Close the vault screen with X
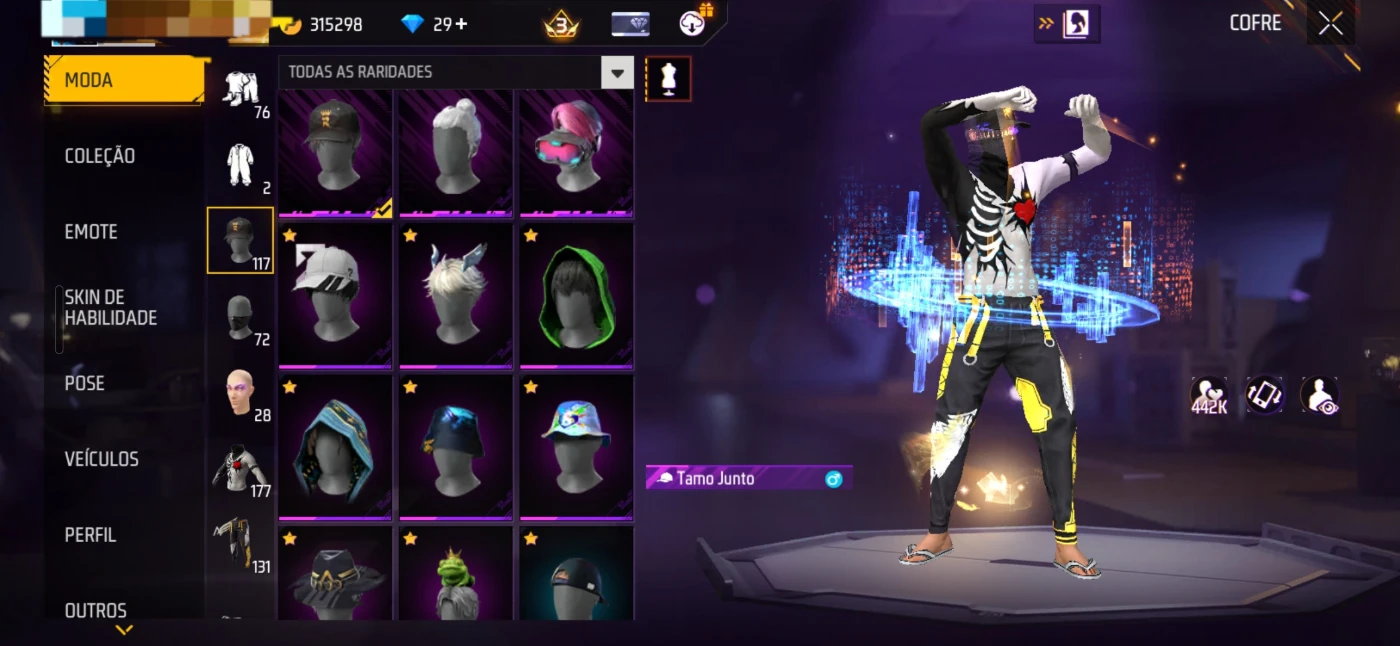1400x646 pixels. (x=1331, y=24)
